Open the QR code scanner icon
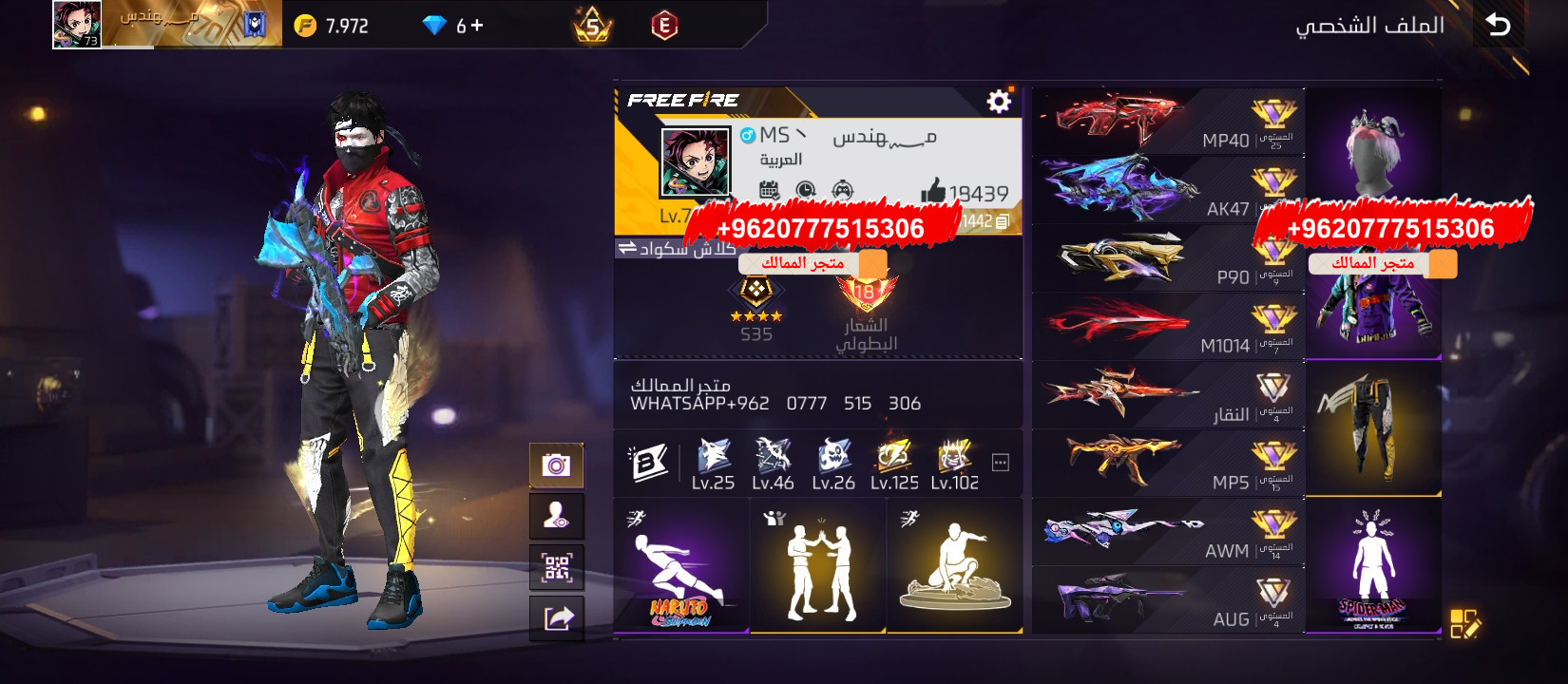The height and width of the screenshot is (684, 1568). [557, 567]
